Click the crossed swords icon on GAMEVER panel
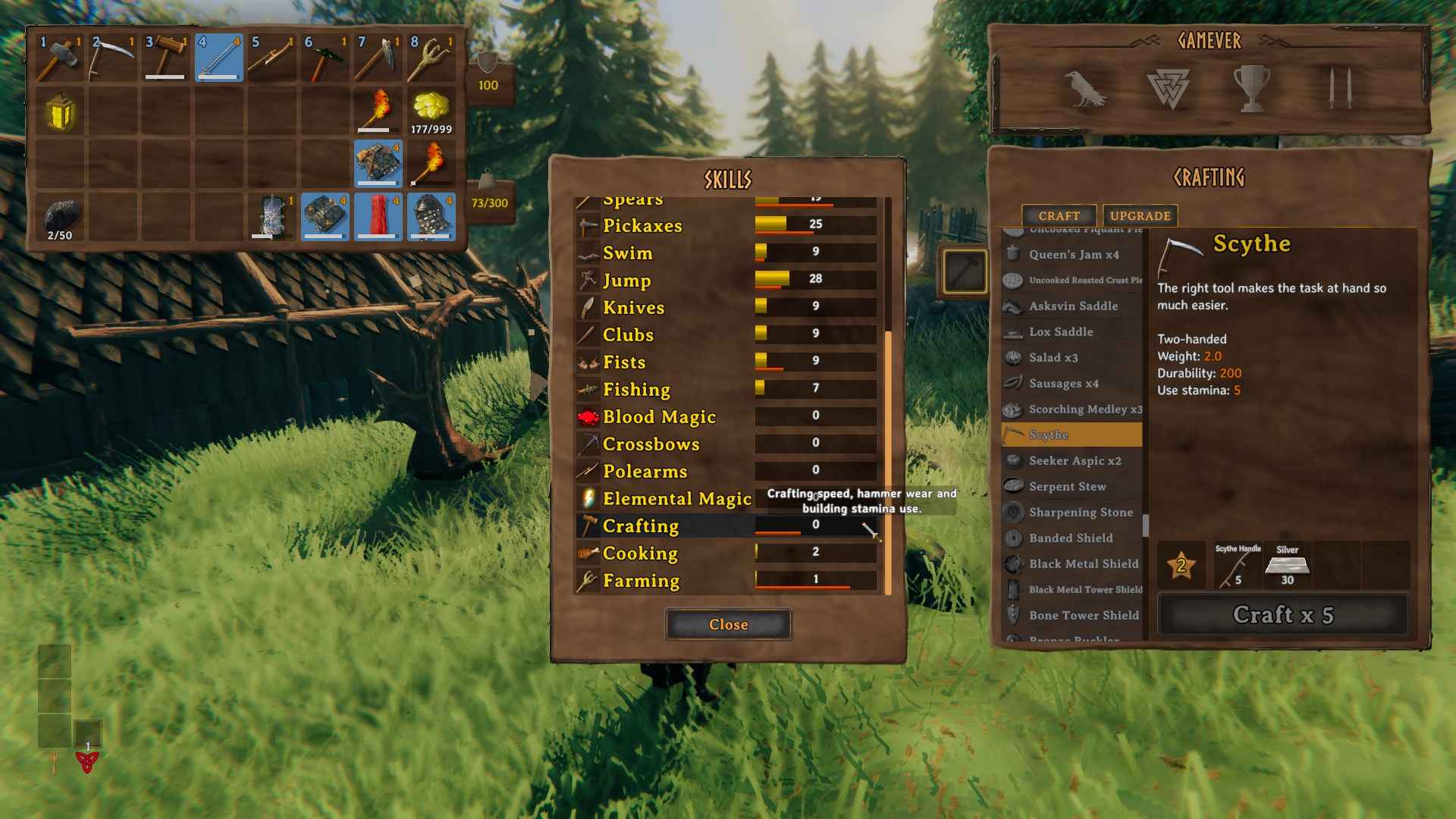Screen dimensions: 1456x819 coord(1341,87)
